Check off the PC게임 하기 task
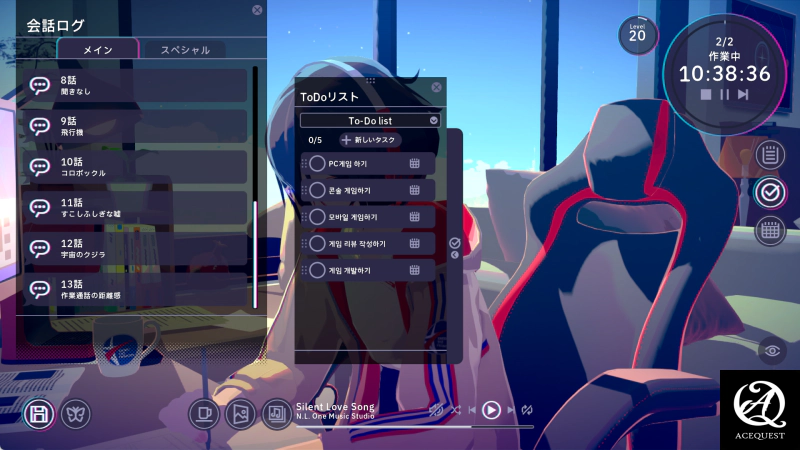This screenshot has height=450, width=800. (317, 163)
